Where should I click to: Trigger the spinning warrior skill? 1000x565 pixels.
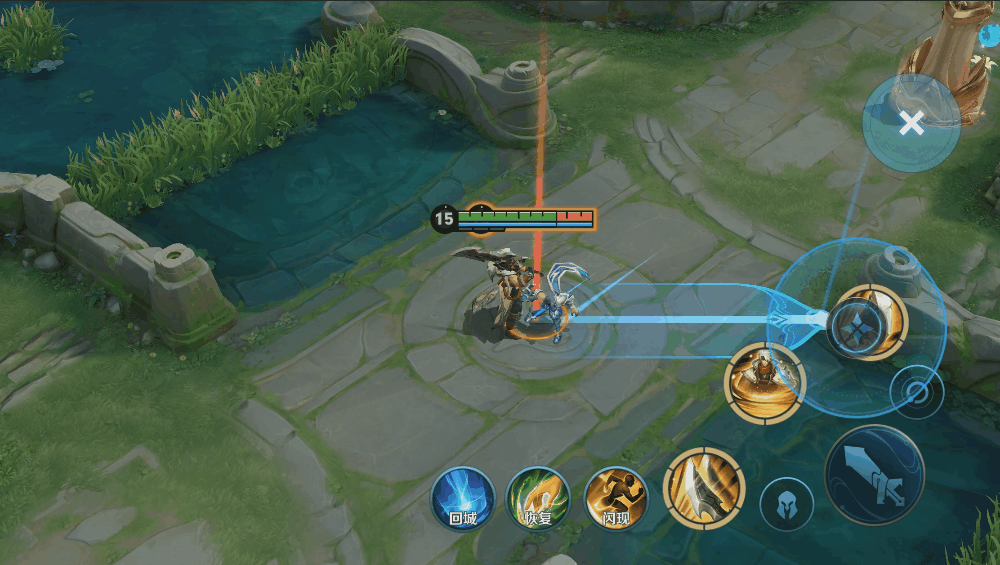point(765,382)
